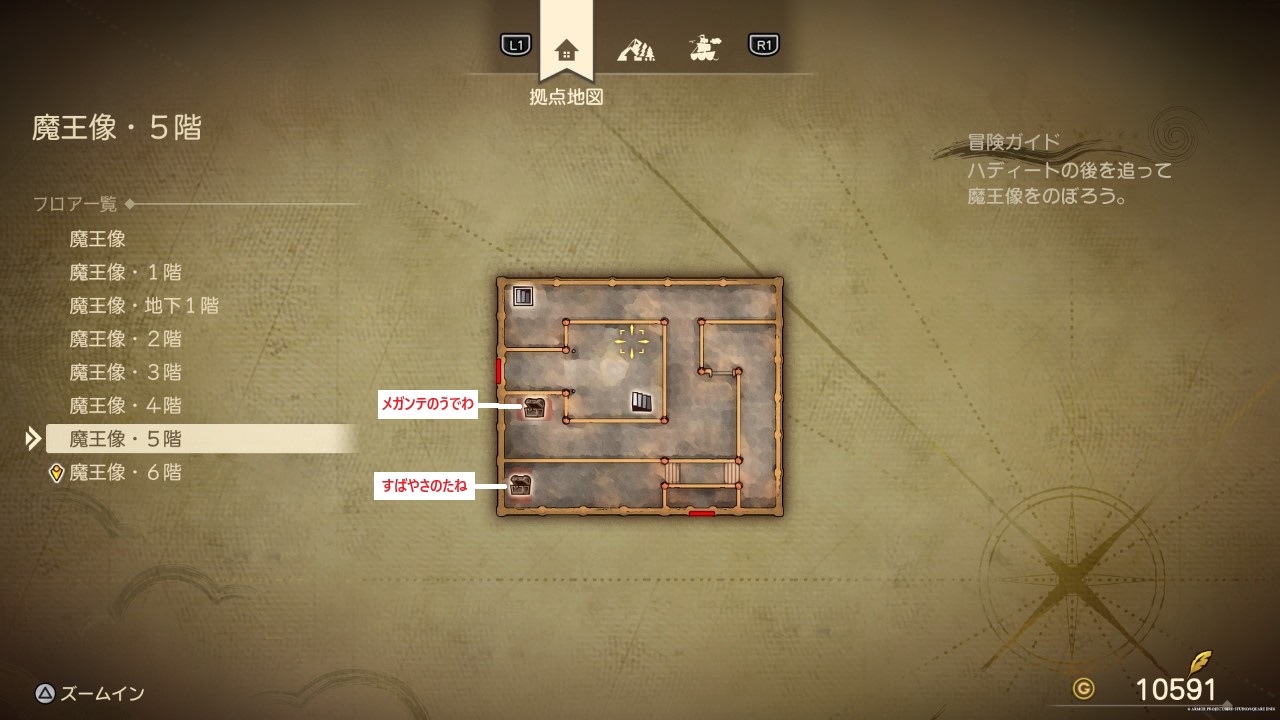Viewport: 1280px width, 720px height.
Task: Switch to floor 魔王像・2階
Action: coord(125,339)
